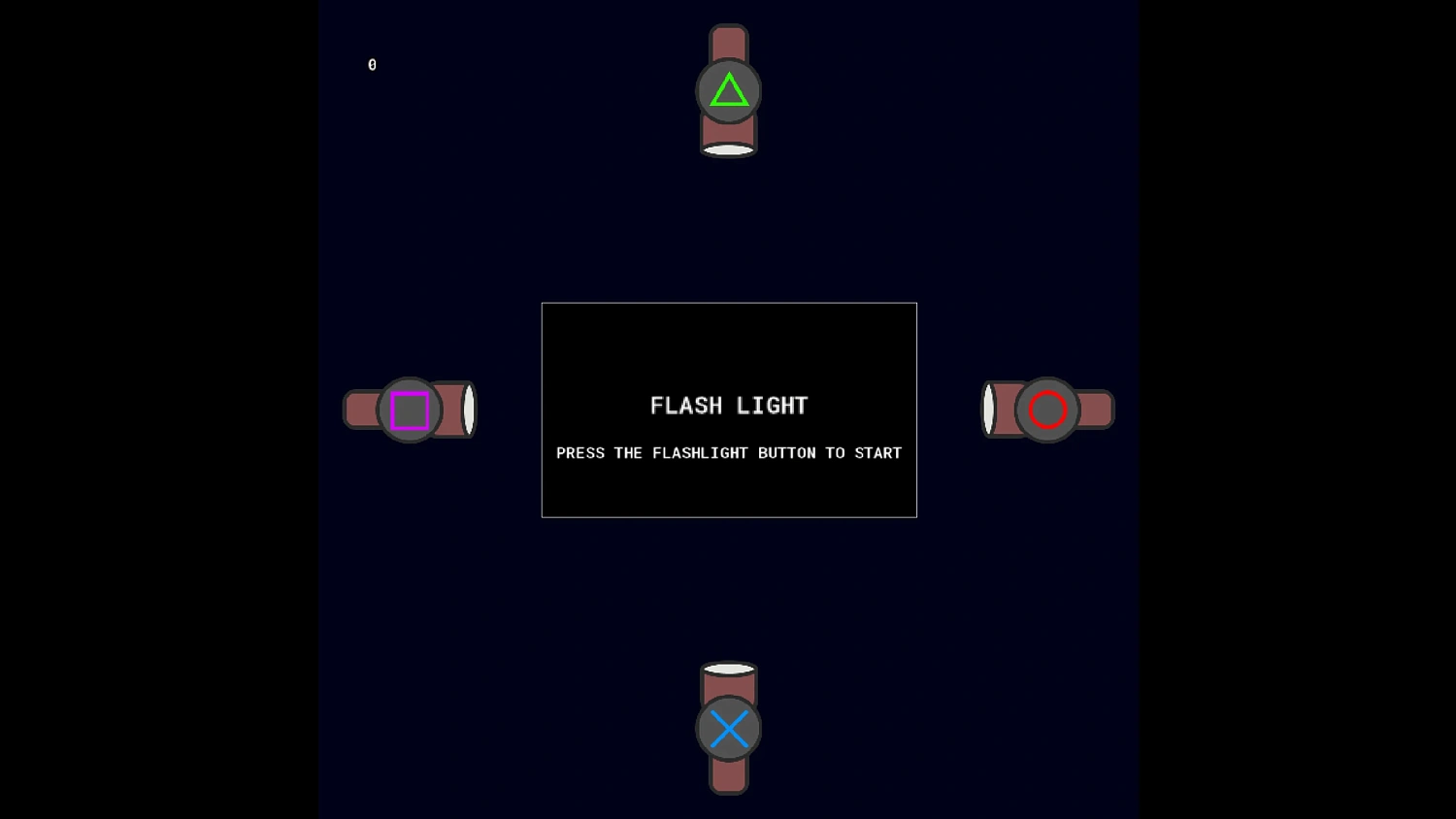Click inside the black FLASH LIGHT dialog box
This screenshot has height=819, width=1456.
(x=729, y=410)
